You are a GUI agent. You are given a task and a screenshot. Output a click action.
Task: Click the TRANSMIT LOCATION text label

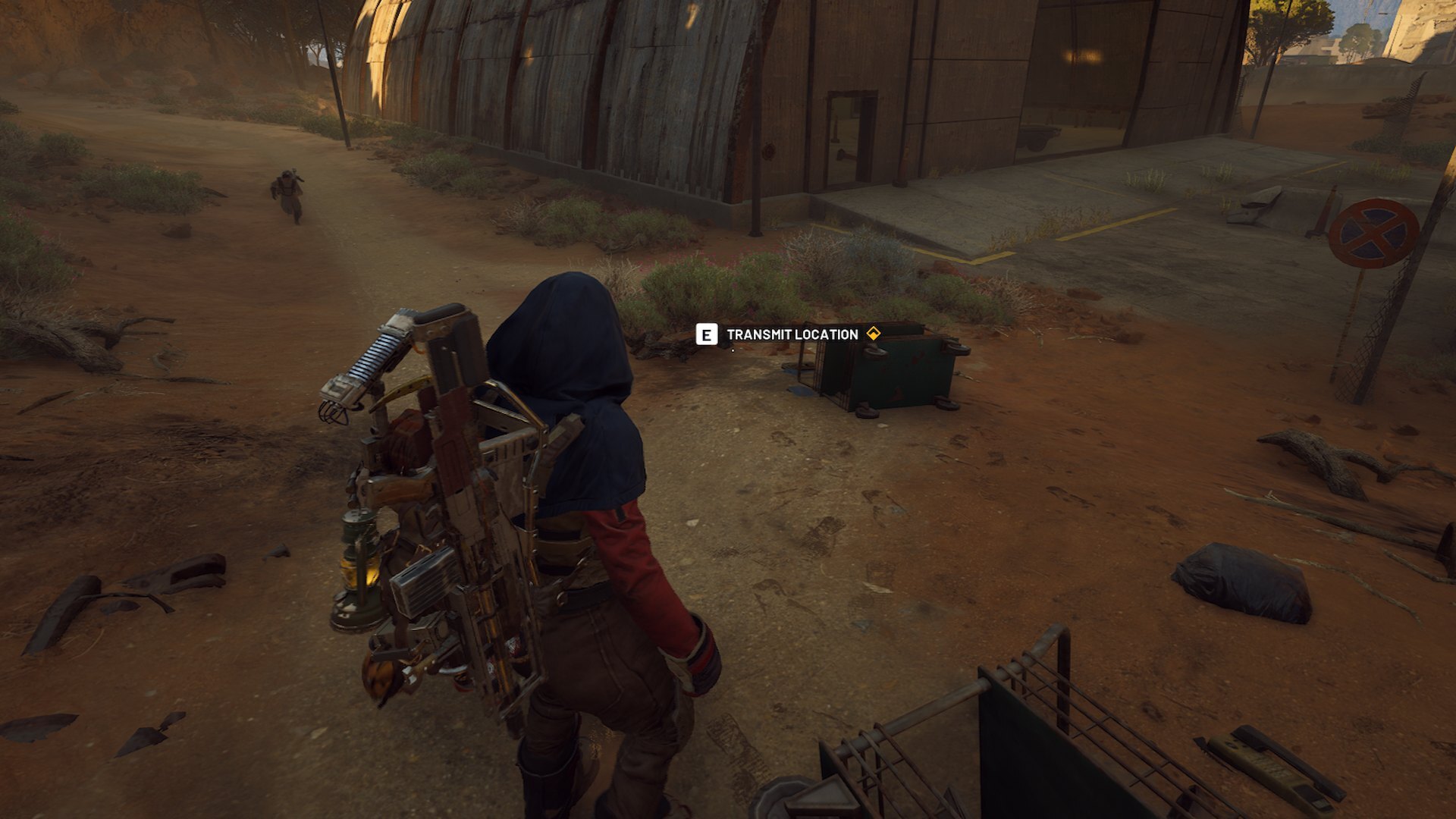793,333
